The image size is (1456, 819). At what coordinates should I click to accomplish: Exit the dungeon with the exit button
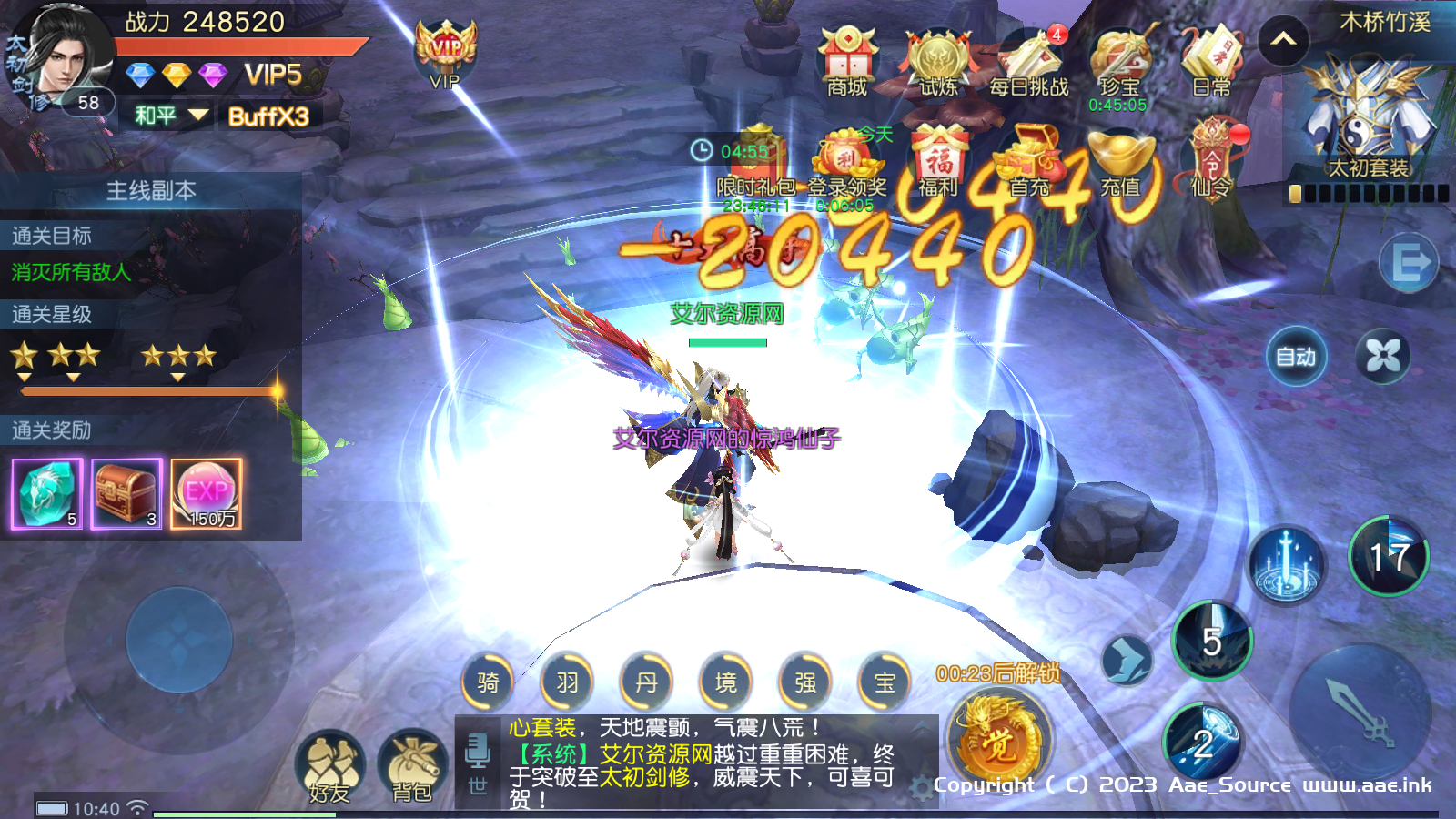click(x=1409, y=264)
